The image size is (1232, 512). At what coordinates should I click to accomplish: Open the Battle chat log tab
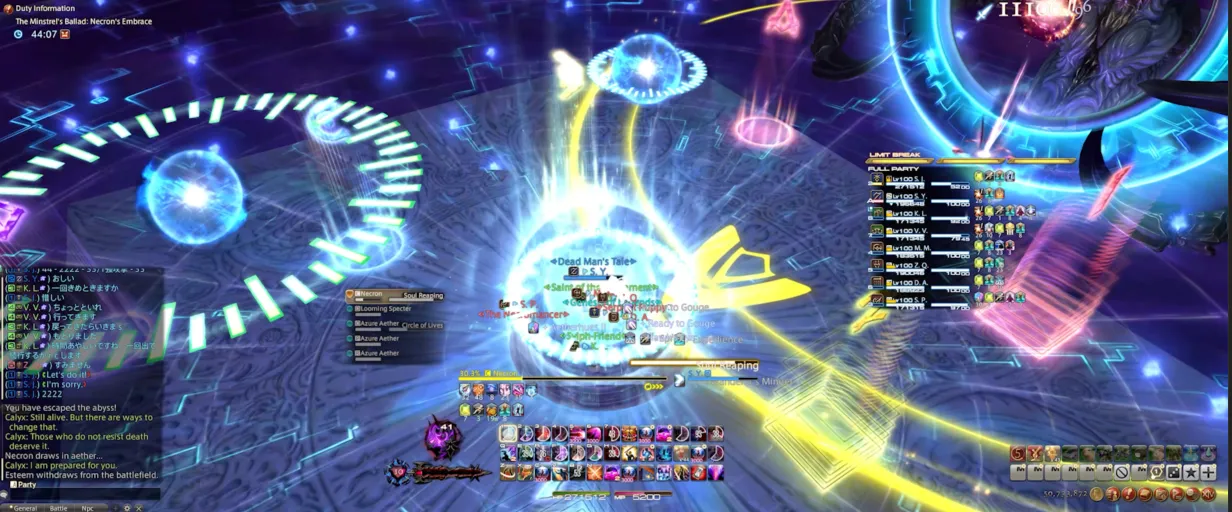59,508
